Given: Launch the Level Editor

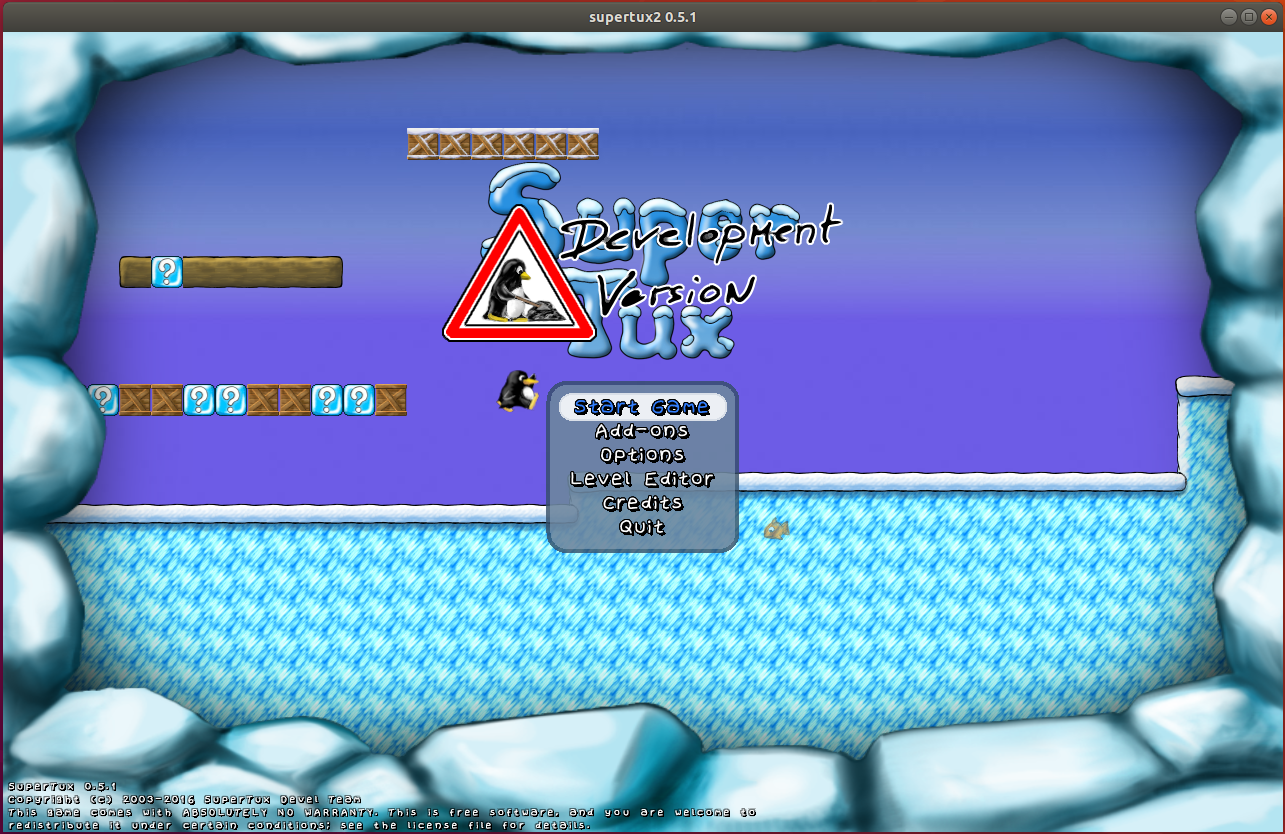Looking at the screenshot, I should coord(642,479).
